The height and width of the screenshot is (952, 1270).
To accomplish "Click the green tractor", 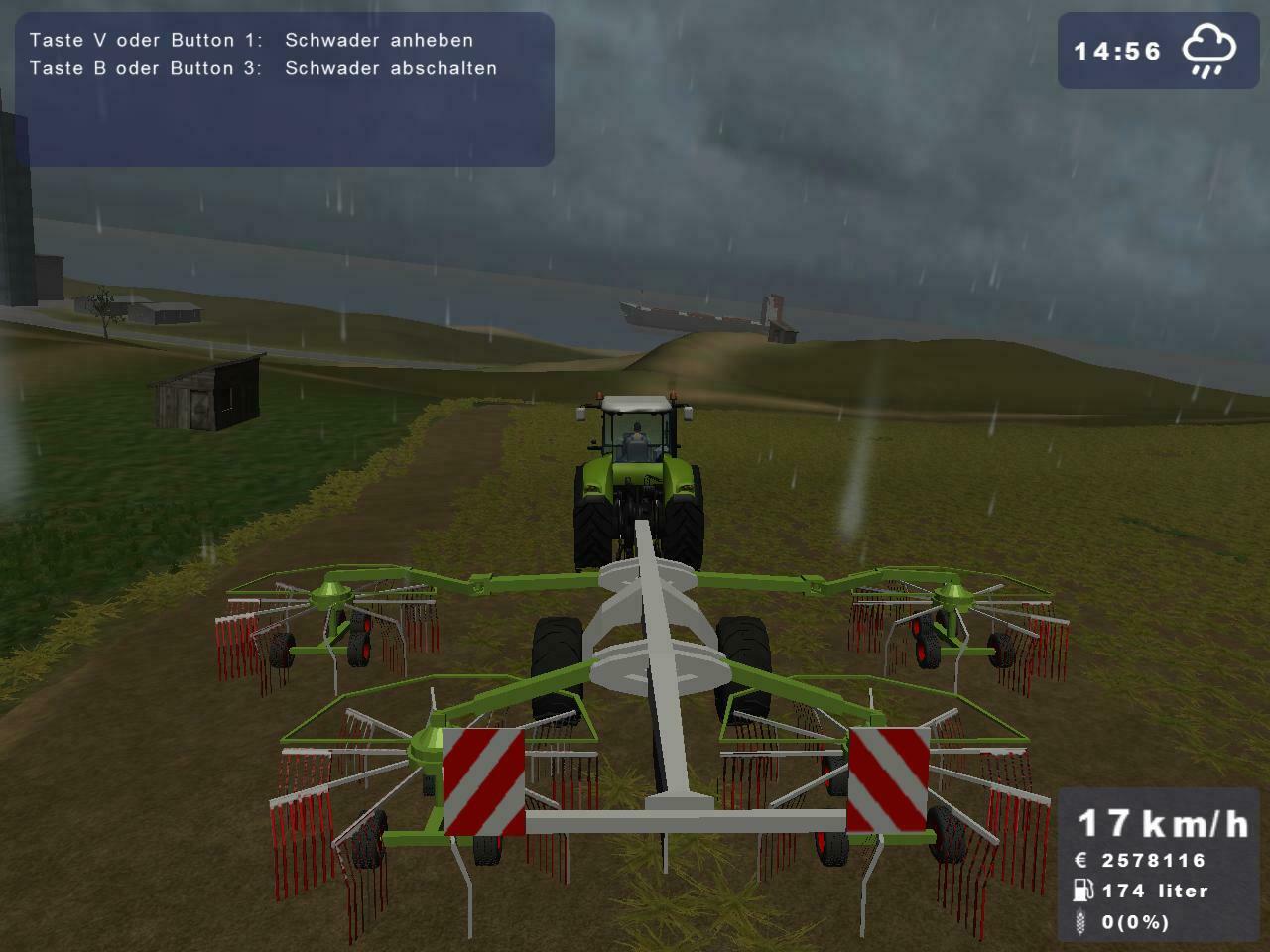I will [x=640, y=476].
